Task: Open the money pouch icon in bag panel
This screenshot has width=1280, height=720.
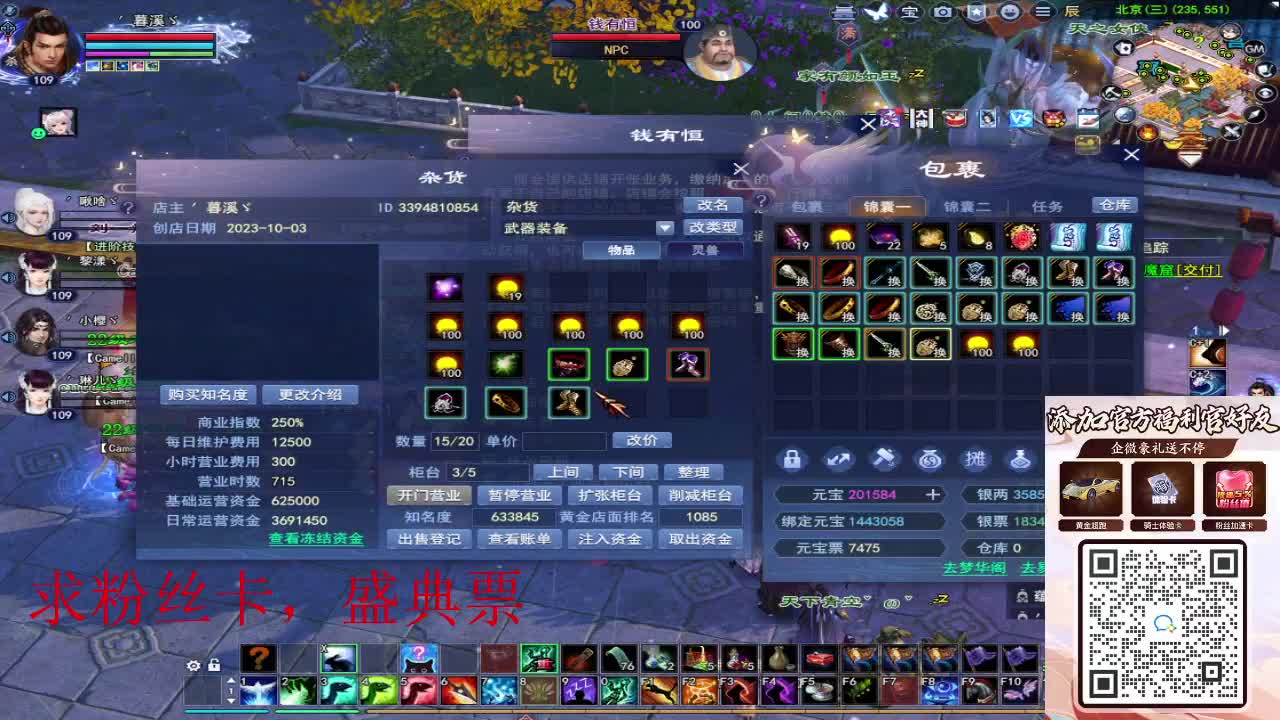Action: click(930, 460)
